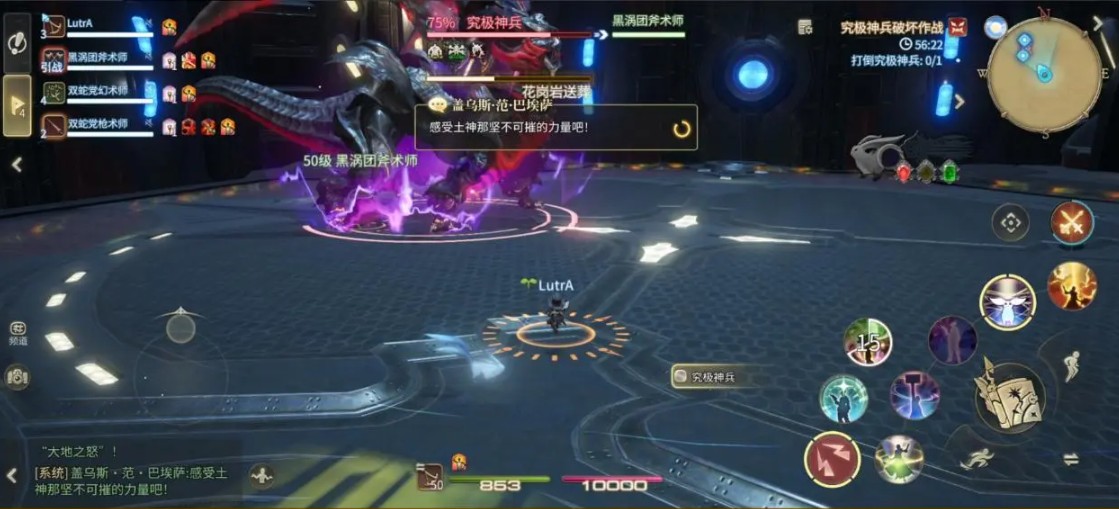Open the circular minimap
1119x509 pixels.
tap(1045, 76)
